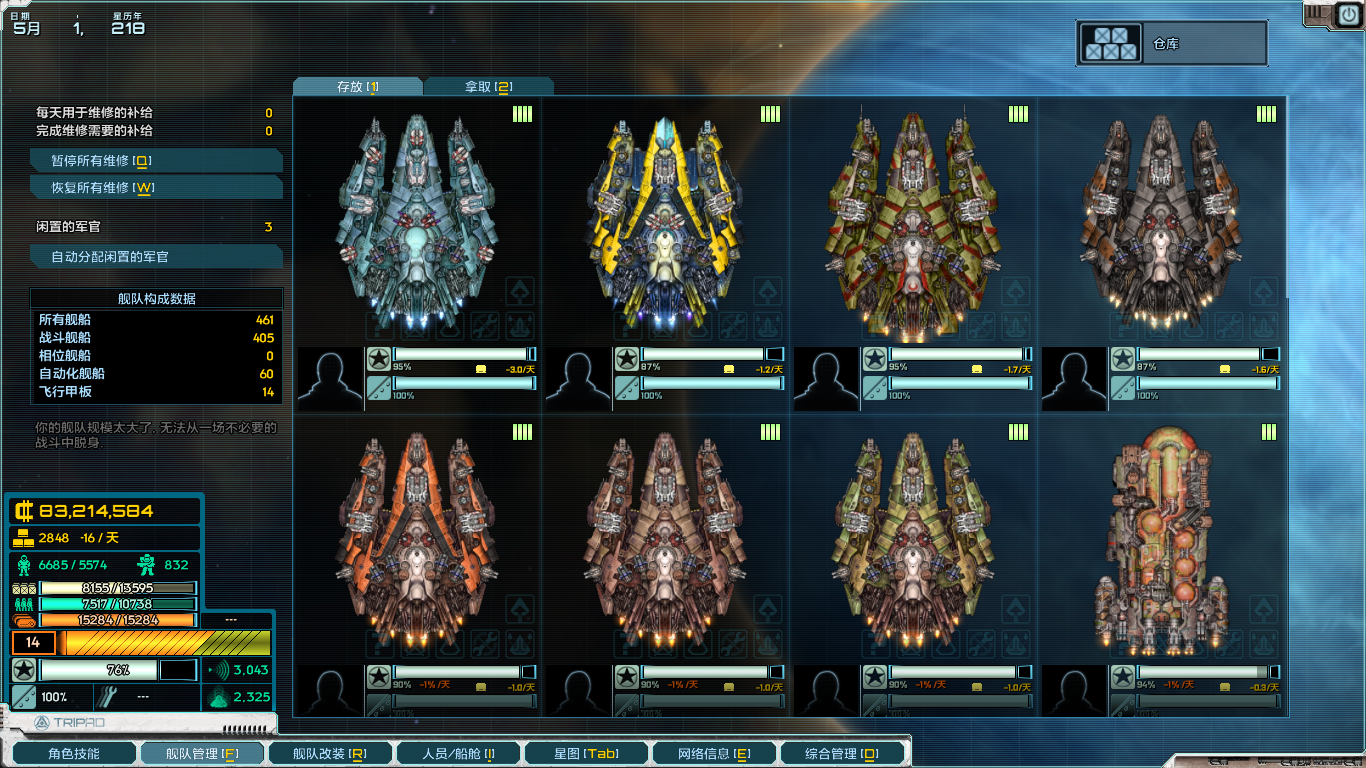Viewport: 1366px width, 768px height.
Task: Open the 综合管理 command screen
Action: pyautogui.click(x=842, y=753)
